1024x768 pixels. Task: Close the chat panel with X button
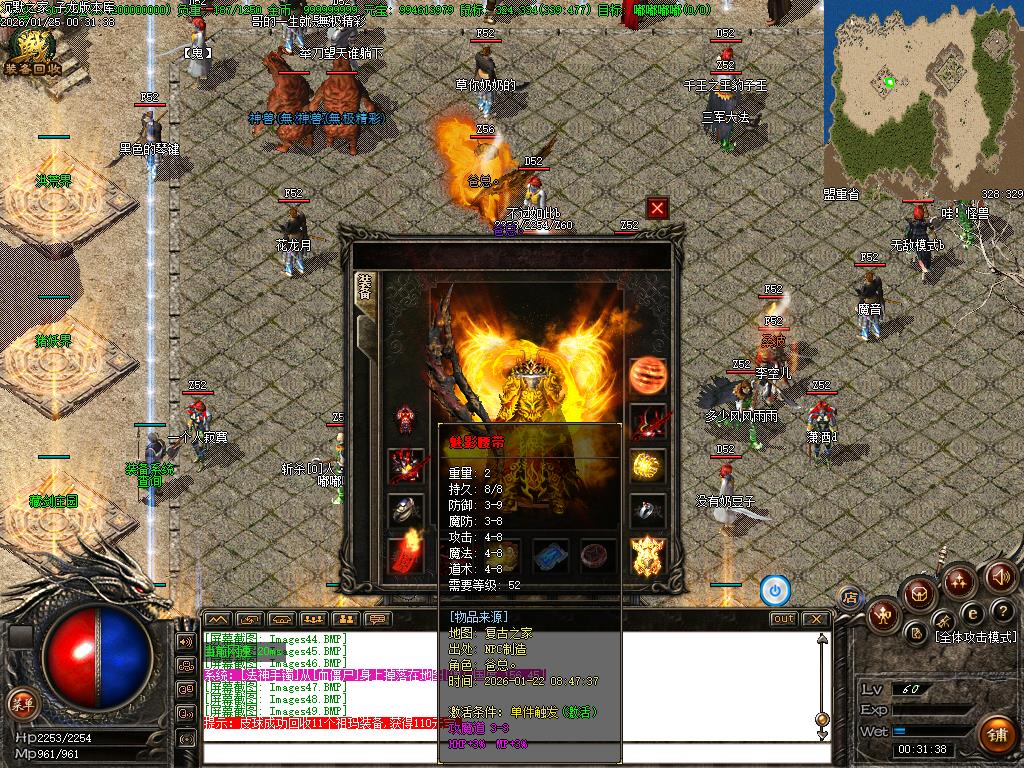[x=815, y=619]
